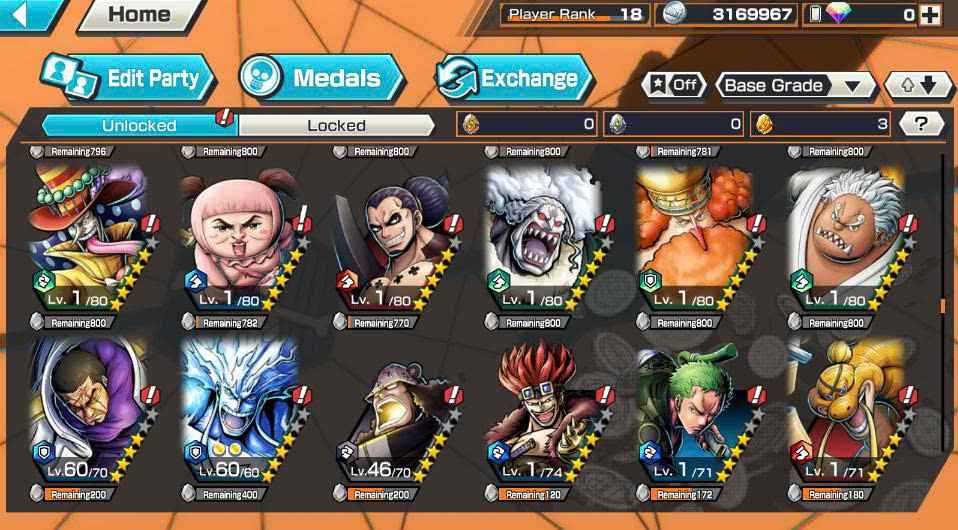958x530 pixels.
Task: Open the Edit Party menu
Action: click(128, 79)
